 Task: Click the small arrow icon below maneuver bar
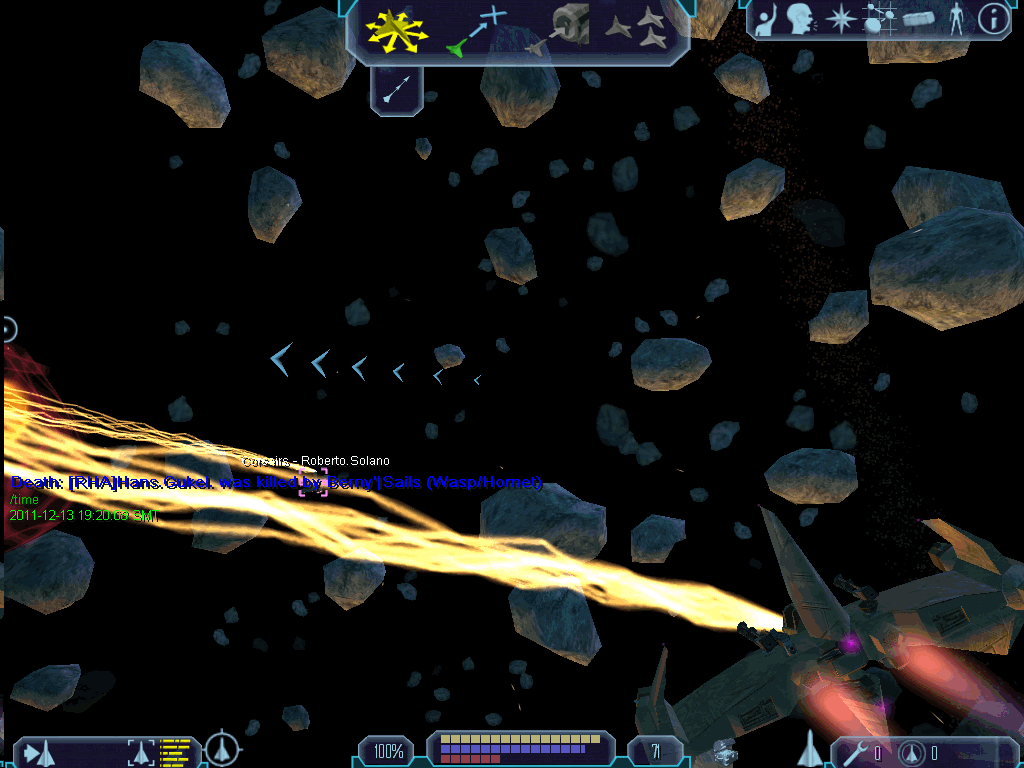point(394,92)
